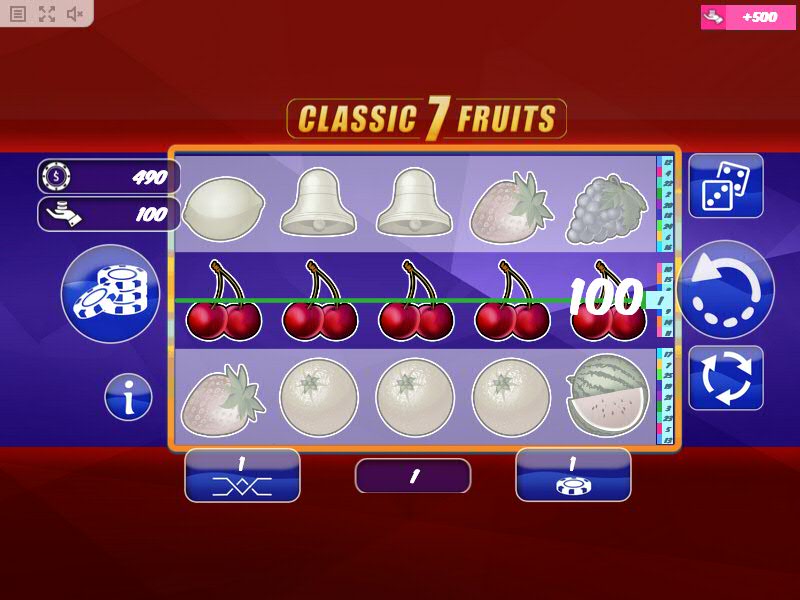Spin the reels with the circular arrow button

(x=725, y=290)
